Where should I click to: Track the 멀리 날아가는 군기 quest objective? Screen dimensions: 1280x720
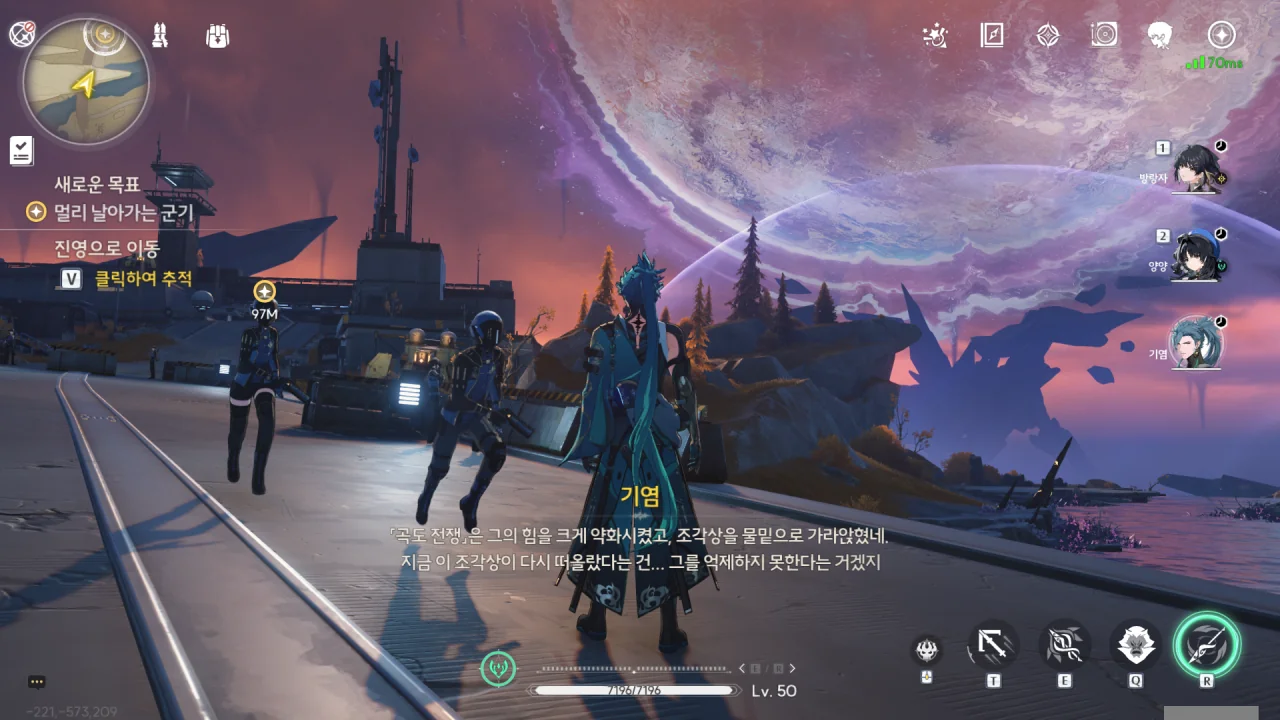[x=120, y=212]
